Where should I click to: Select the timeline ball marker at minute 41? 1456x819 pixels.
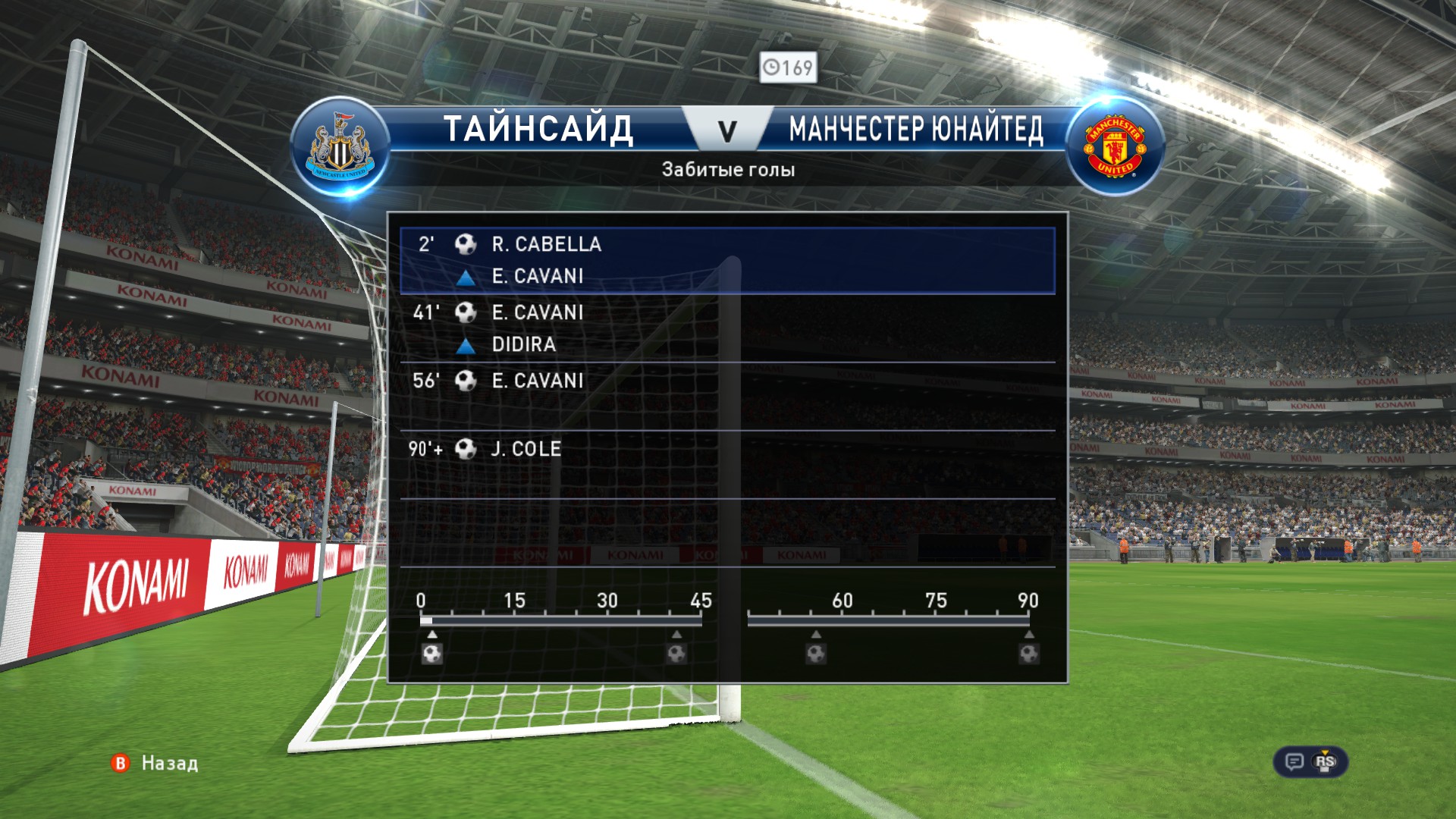click(676, 653)
